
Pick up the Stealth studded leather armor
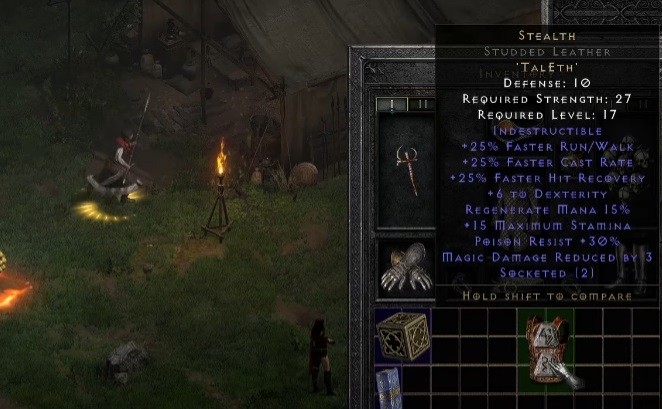click(x=547, y=349)
